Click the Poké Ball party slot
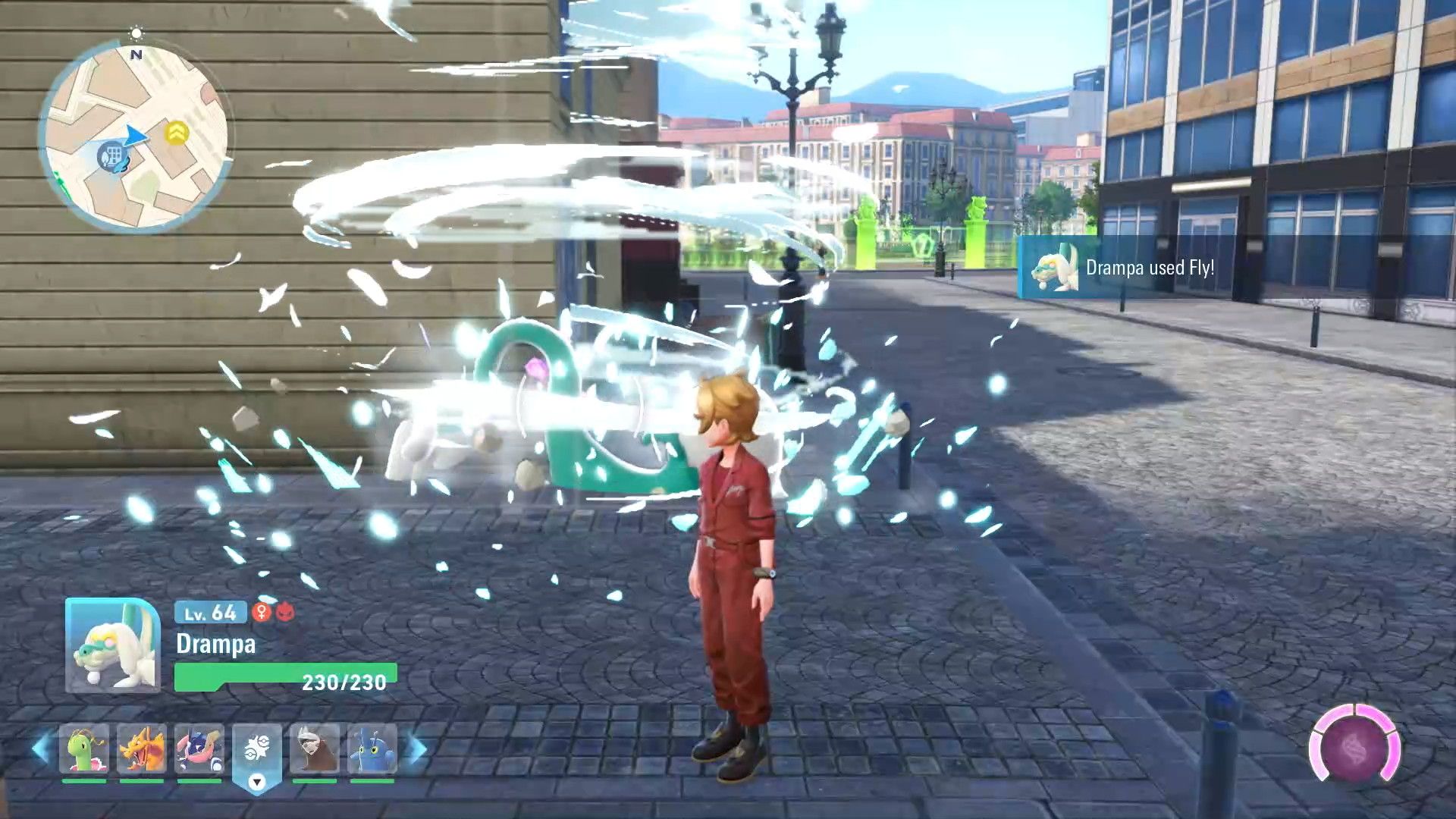 258,748
